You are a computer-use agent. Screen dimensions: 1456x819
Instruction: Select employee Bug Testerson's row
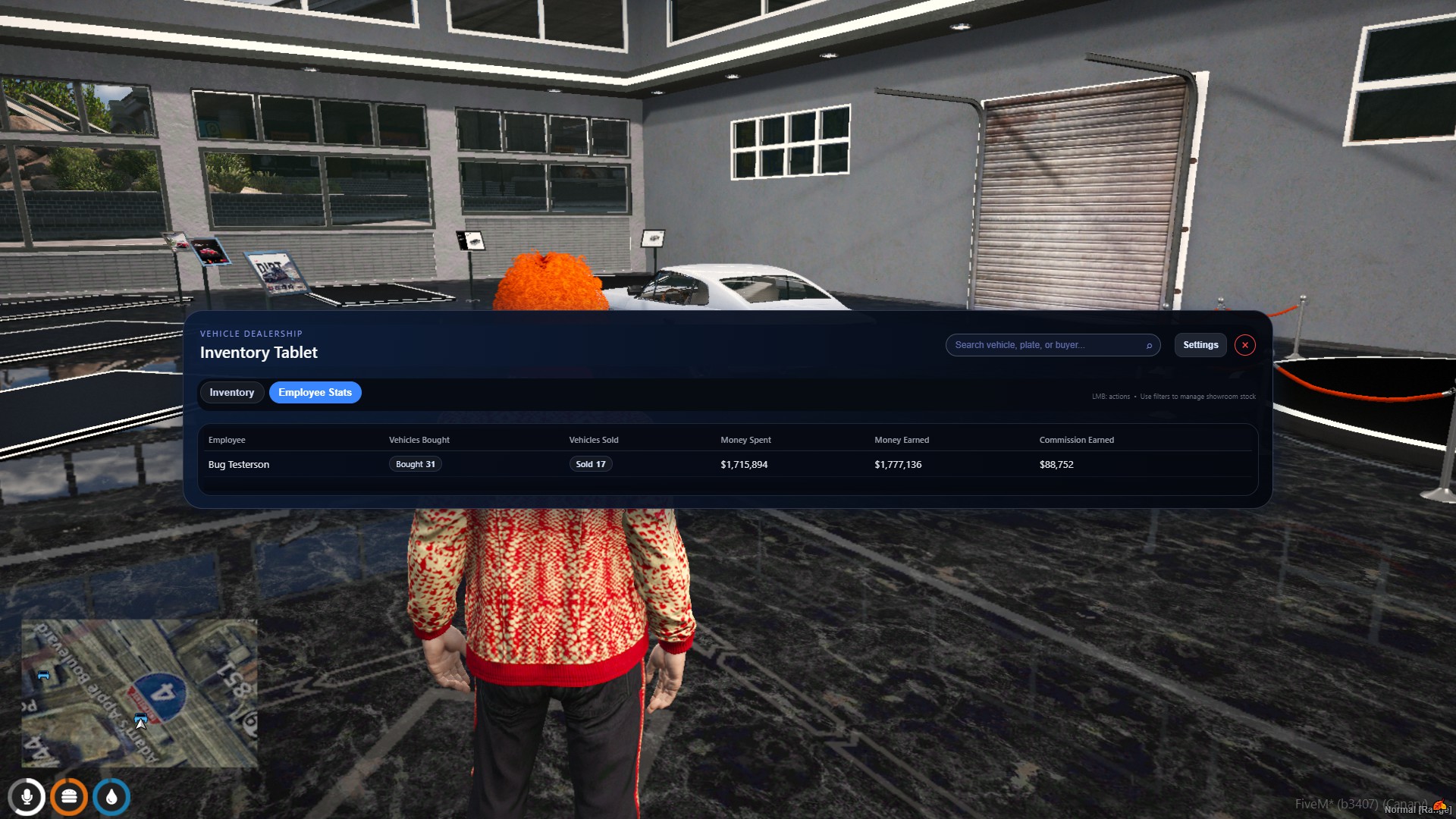(x=239, y=464)
